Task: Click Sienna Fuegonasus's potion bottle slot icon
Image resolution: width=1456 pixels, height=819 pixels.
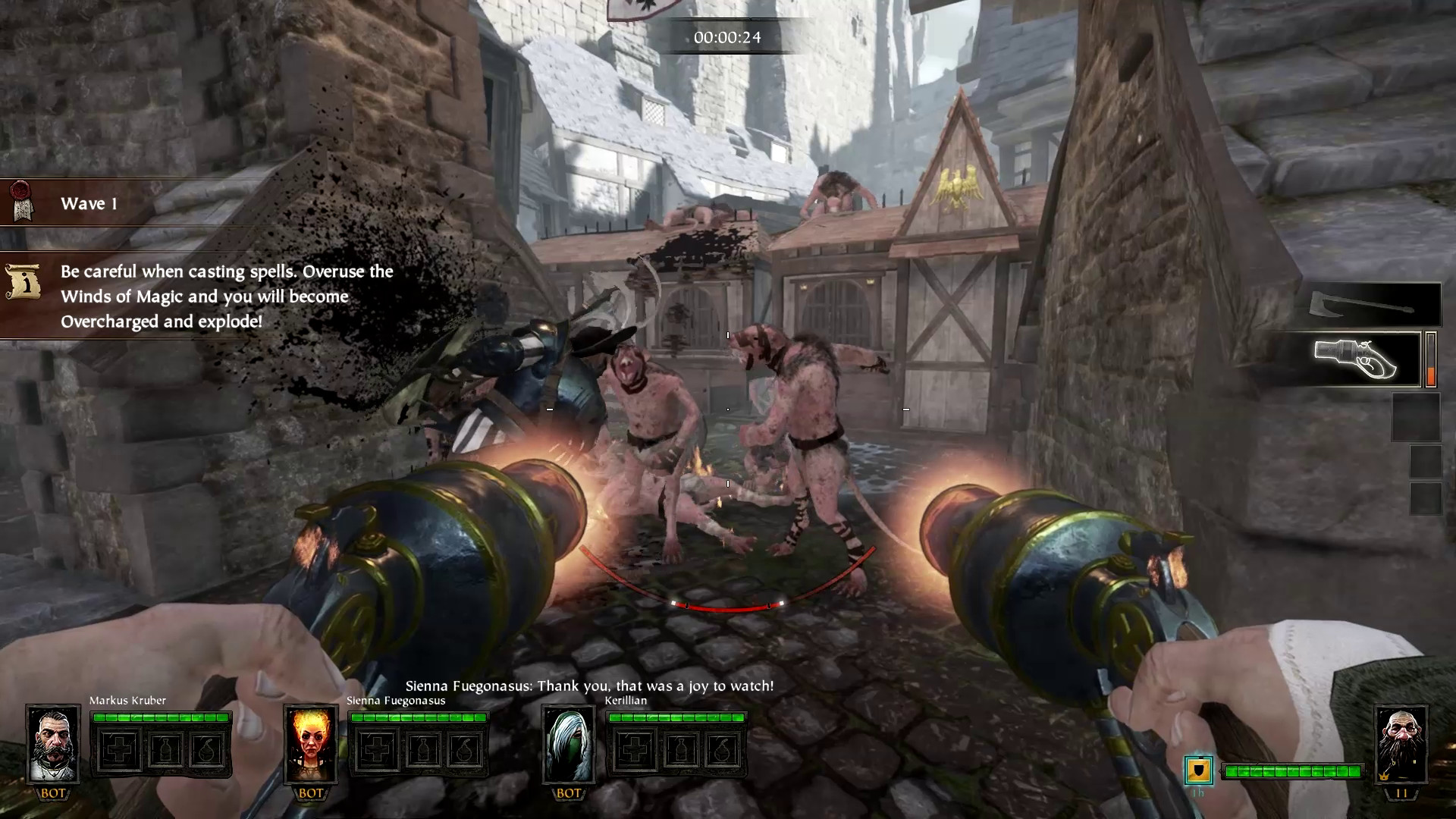Action: 422,747
